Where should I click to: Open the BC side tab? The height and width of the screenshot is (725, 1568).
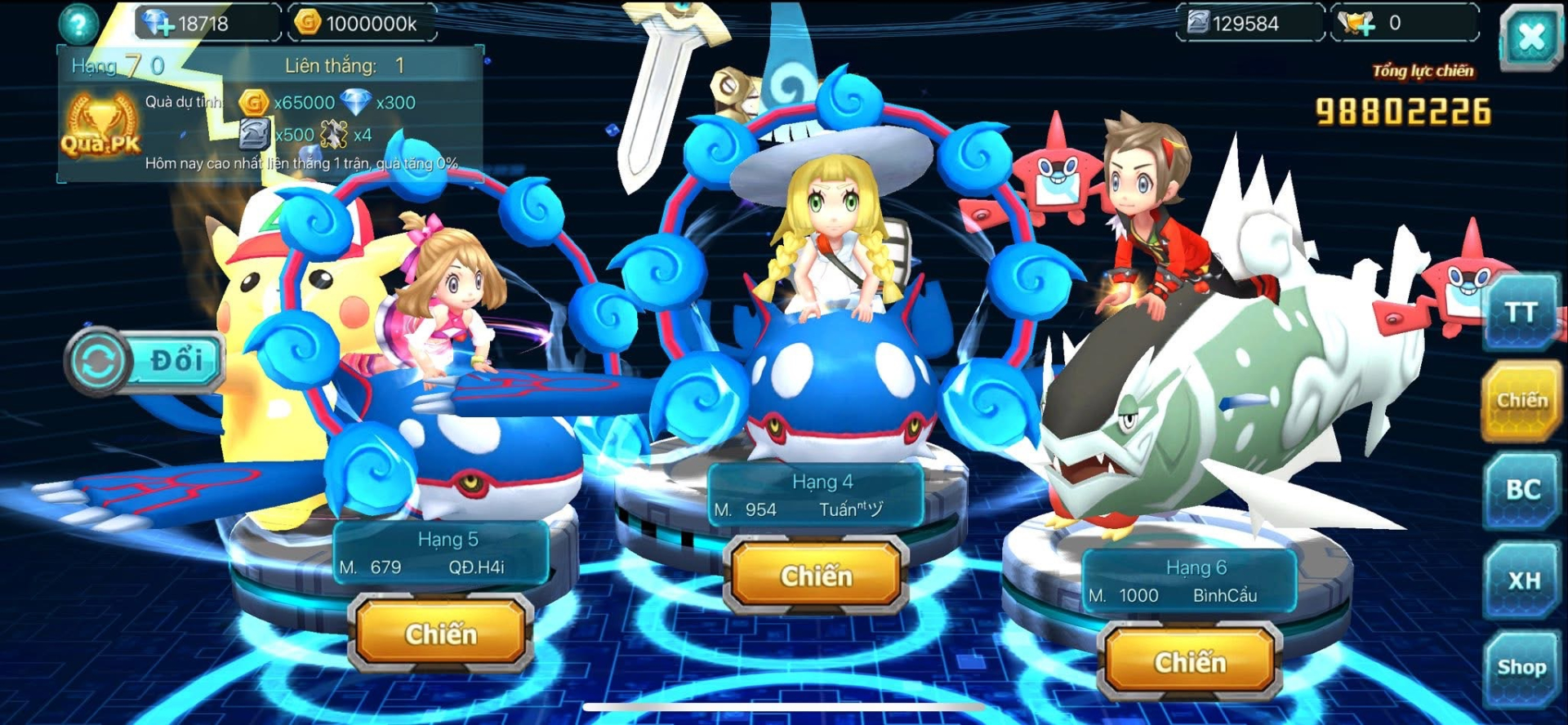1521,490
